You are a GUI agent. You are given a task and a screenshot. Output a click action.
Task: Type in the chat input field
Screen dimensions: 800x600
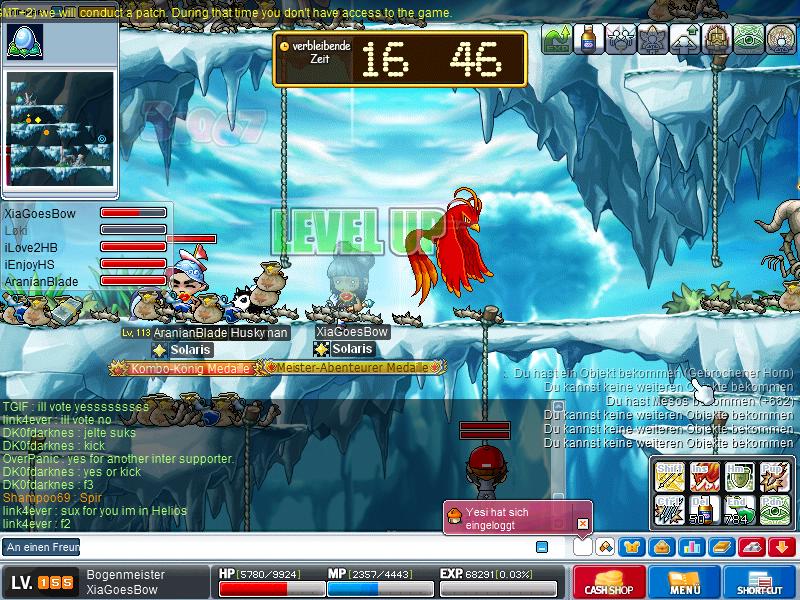[x=300, y=547]
